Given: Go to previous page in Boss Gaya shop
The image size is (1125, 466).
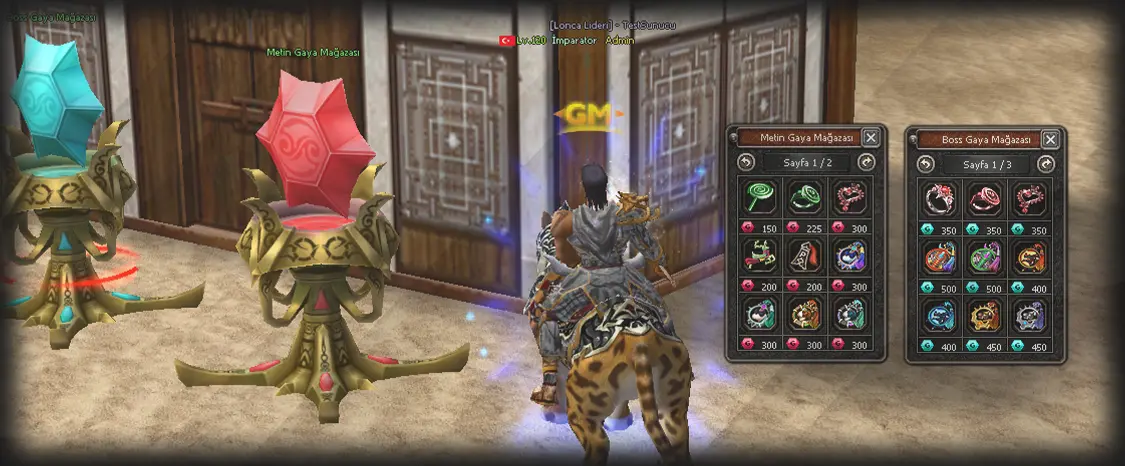Looking at the screenshot, I should pos(925,163).
